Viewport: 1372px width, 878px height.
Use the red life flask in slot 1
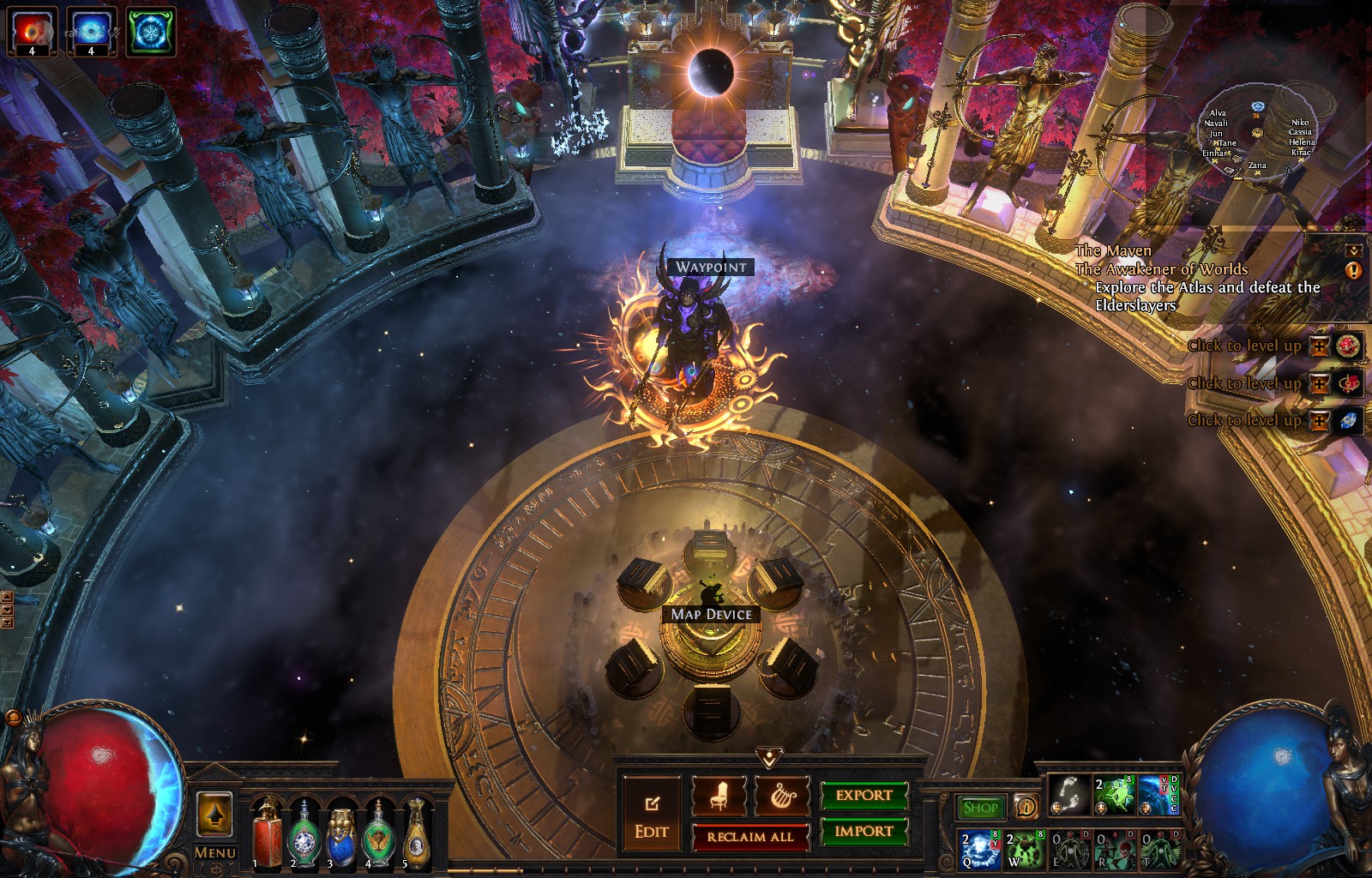coord(267,831)
